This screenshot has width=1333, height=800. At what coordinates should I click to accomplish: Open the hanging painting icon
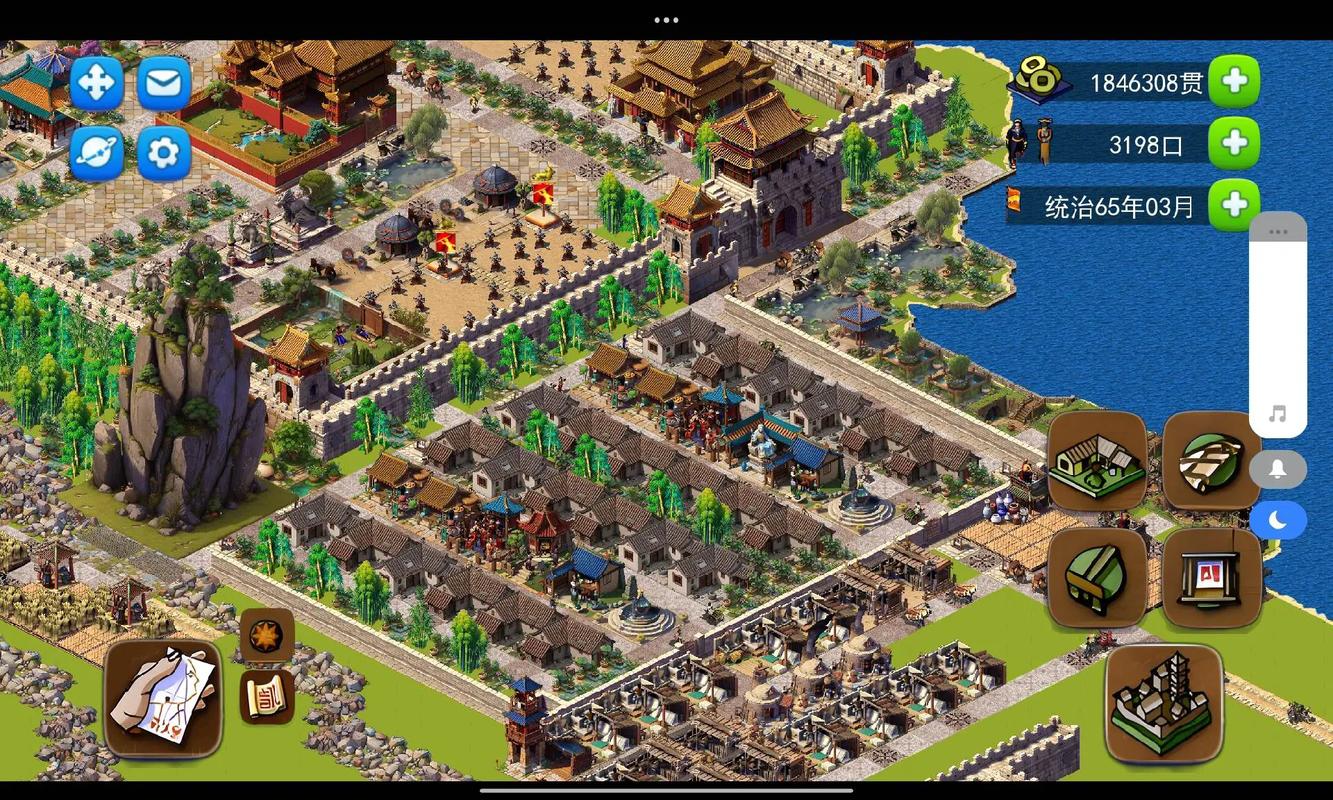[x=1211, y=578]
